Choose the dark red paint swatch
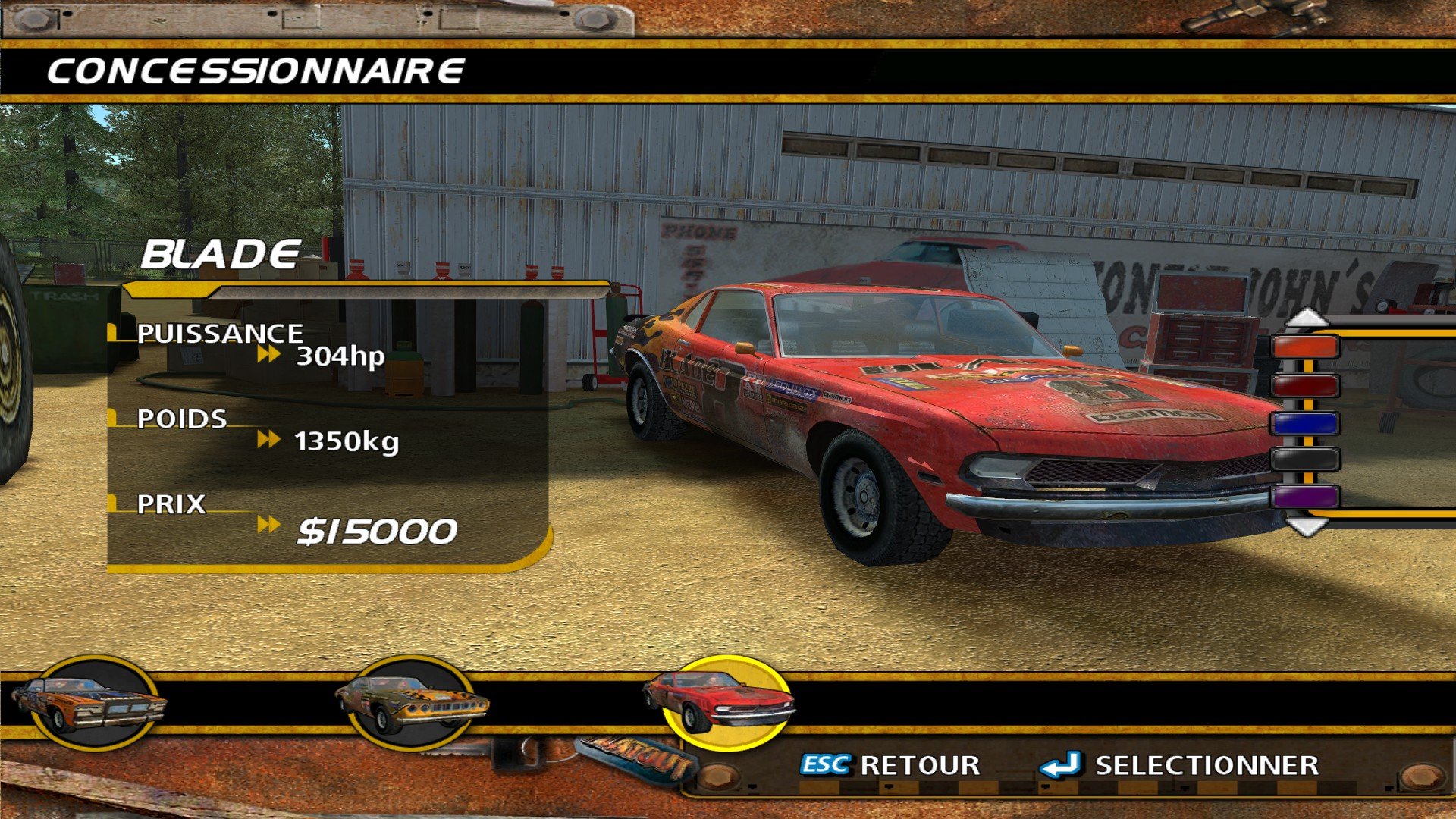 (1305, 385)
